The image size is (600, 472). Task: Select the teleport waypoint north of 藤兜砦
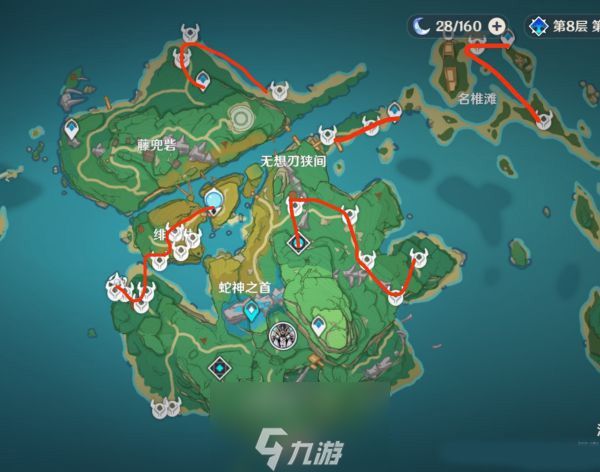[x=202, y=80]
